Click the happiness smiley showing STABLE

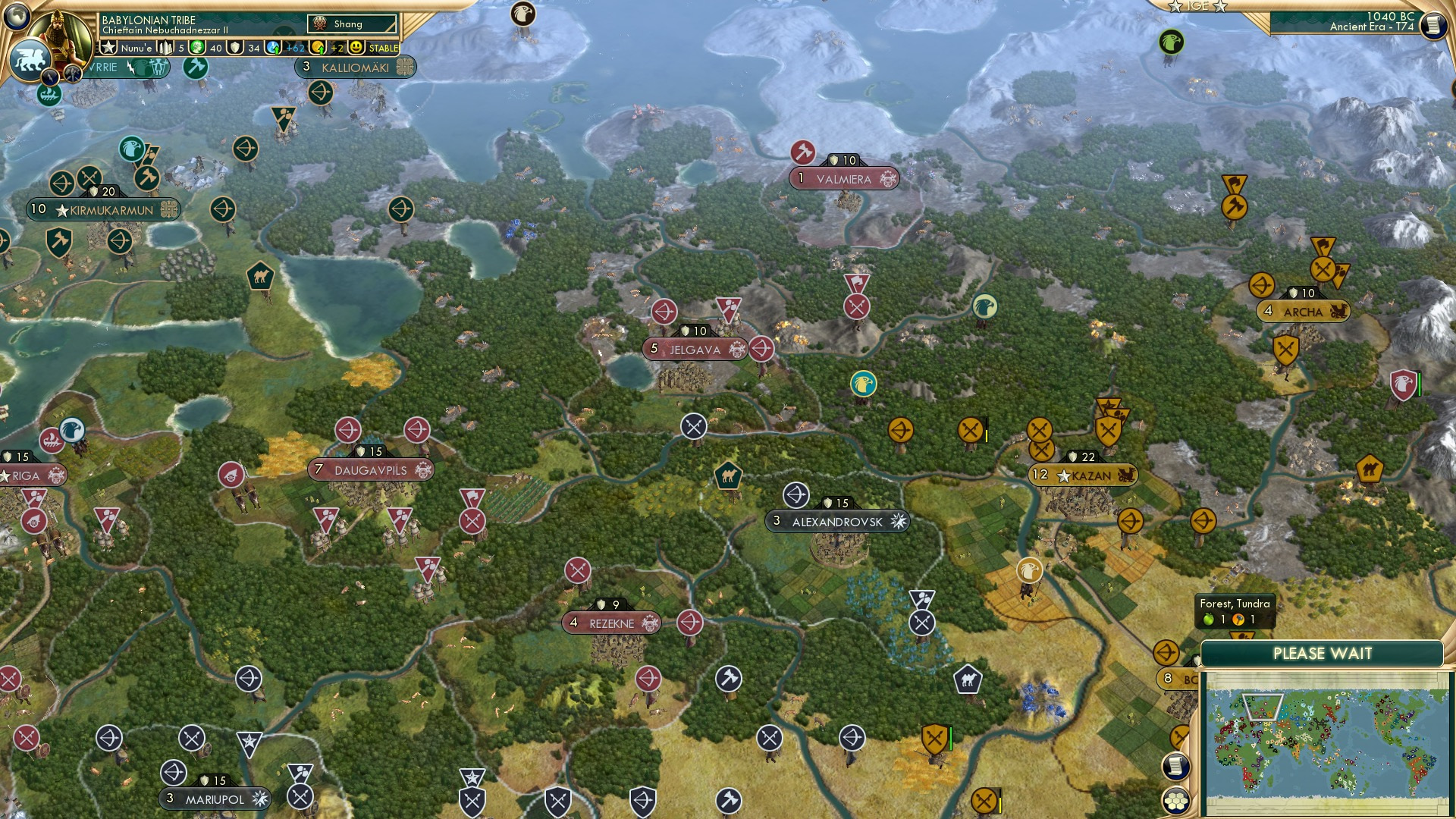coord(358,47)
